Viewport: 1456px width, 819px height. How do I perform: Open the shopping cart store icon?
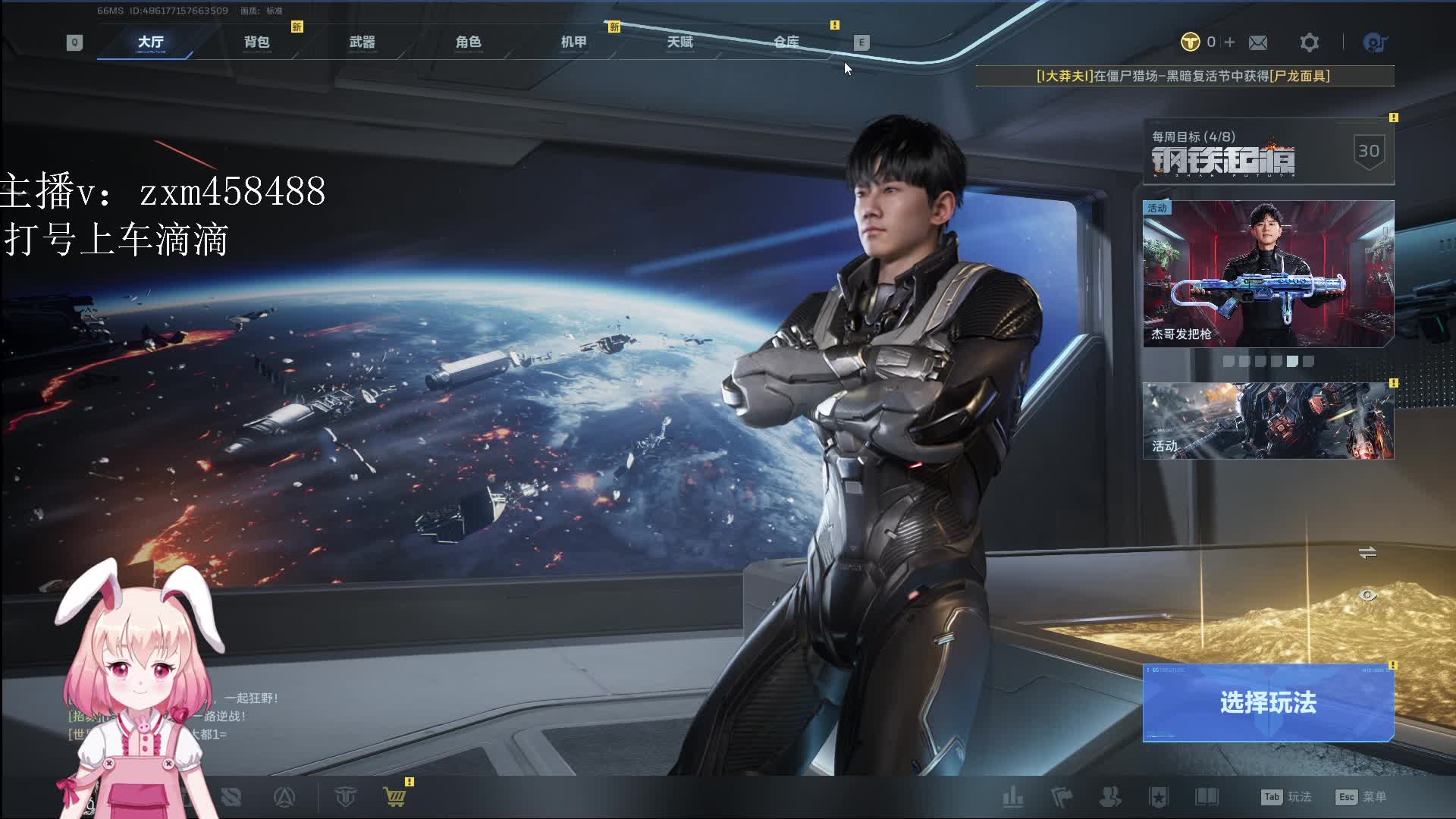tap(394, 797)
